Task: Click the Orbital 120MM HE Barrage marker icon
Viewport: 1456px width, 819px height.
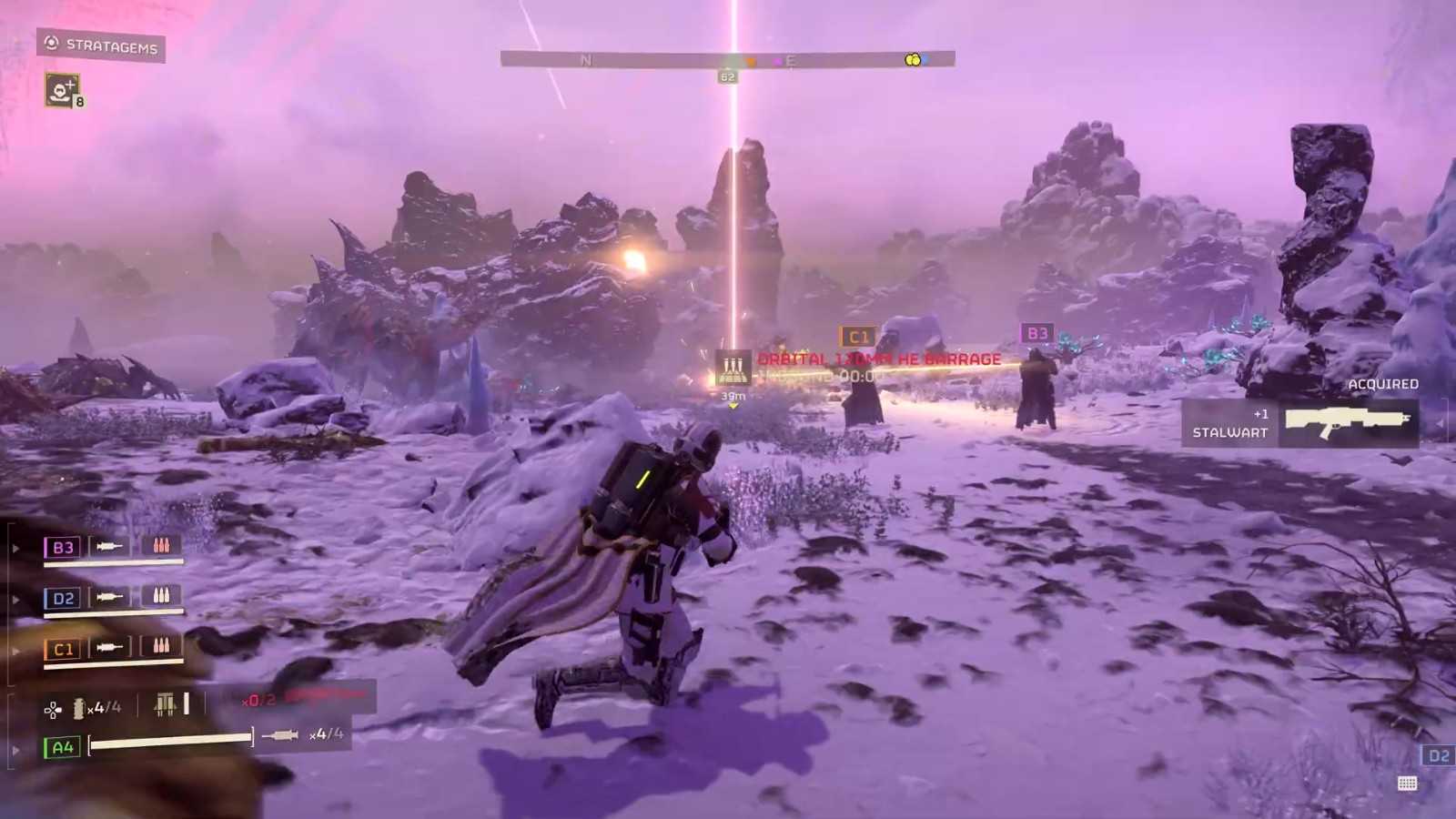Action: tap(733, 369)
